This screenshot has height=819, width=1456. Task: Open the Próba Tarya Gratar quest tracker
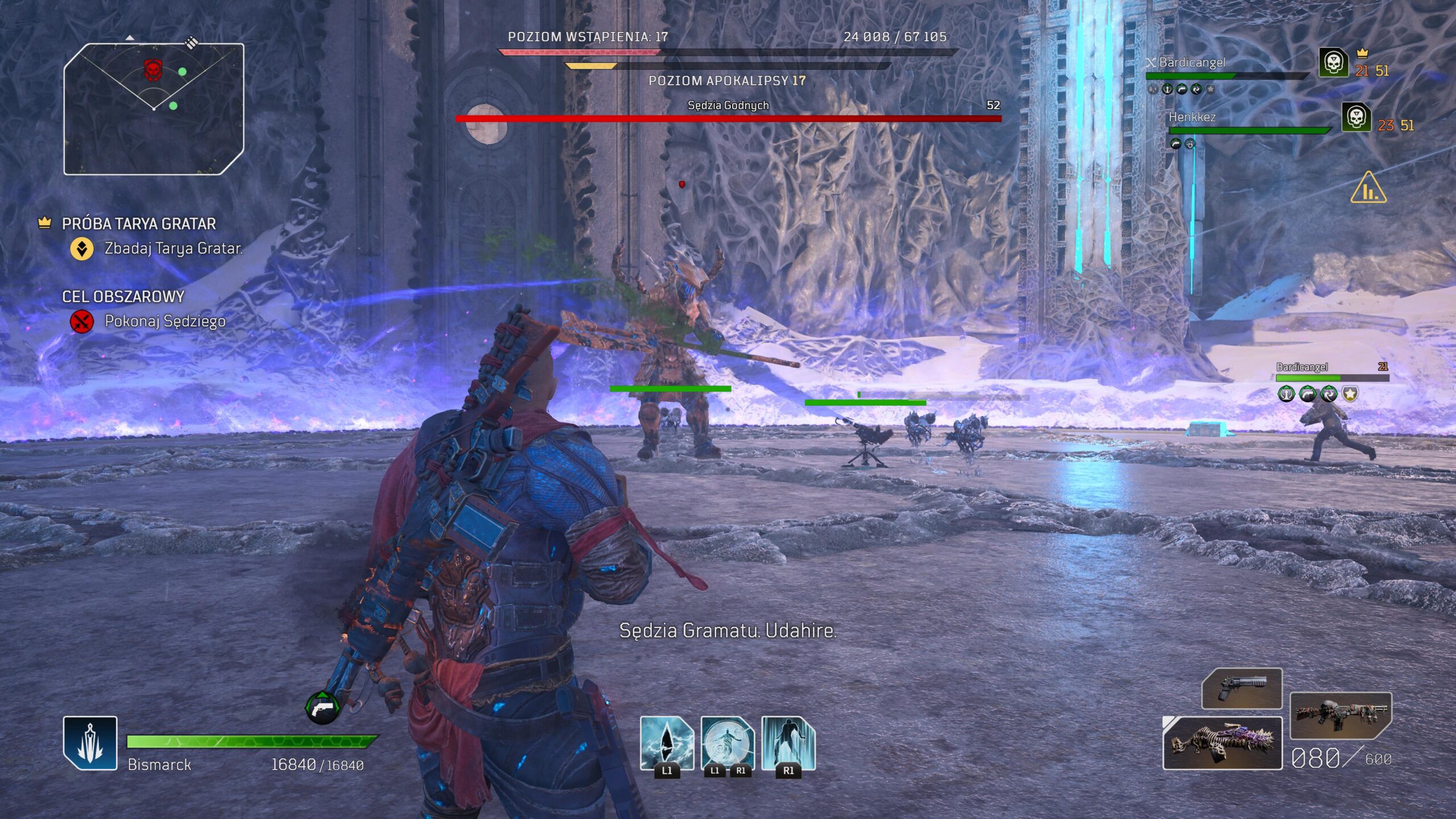(138, 224)
